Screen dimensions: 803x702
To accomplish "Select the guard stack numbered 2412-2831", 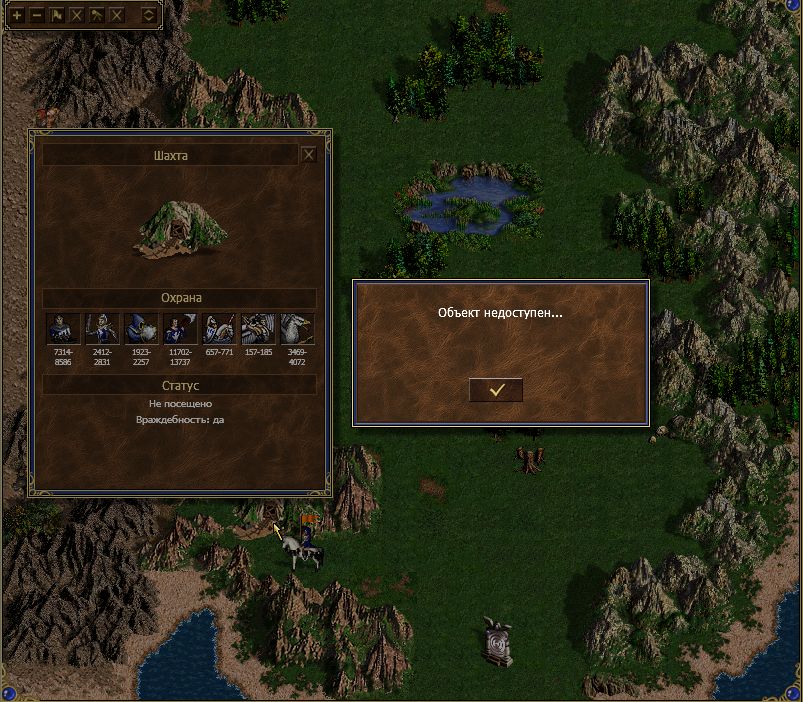I will 102,329.
